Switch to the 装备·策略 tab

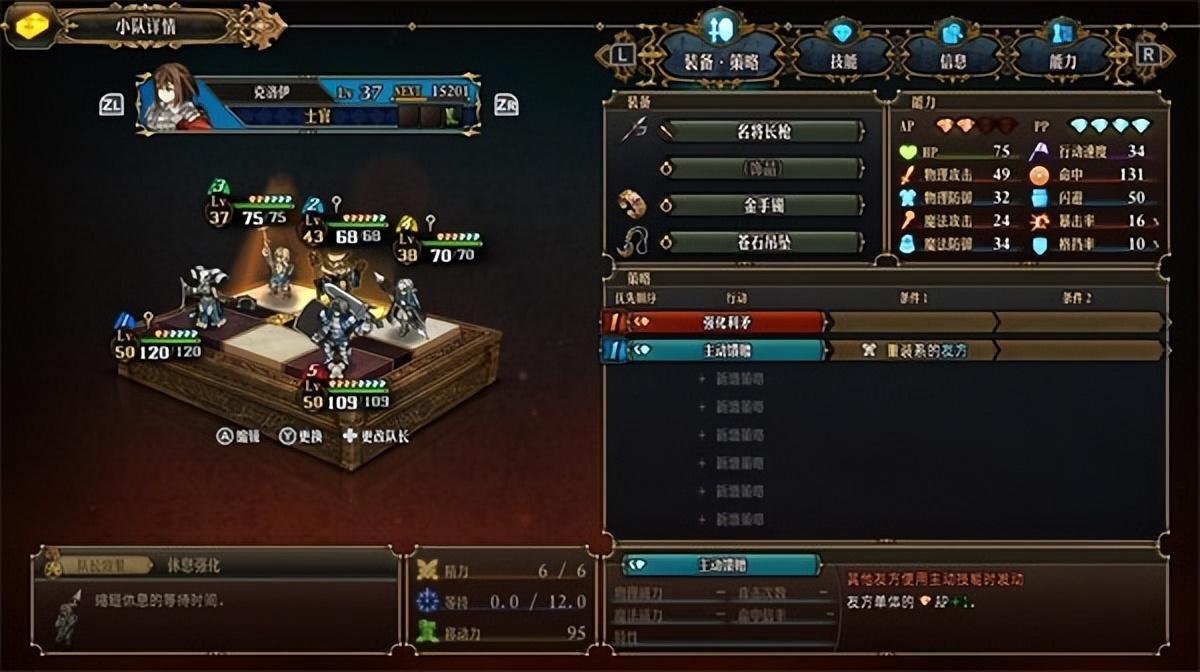718,58
